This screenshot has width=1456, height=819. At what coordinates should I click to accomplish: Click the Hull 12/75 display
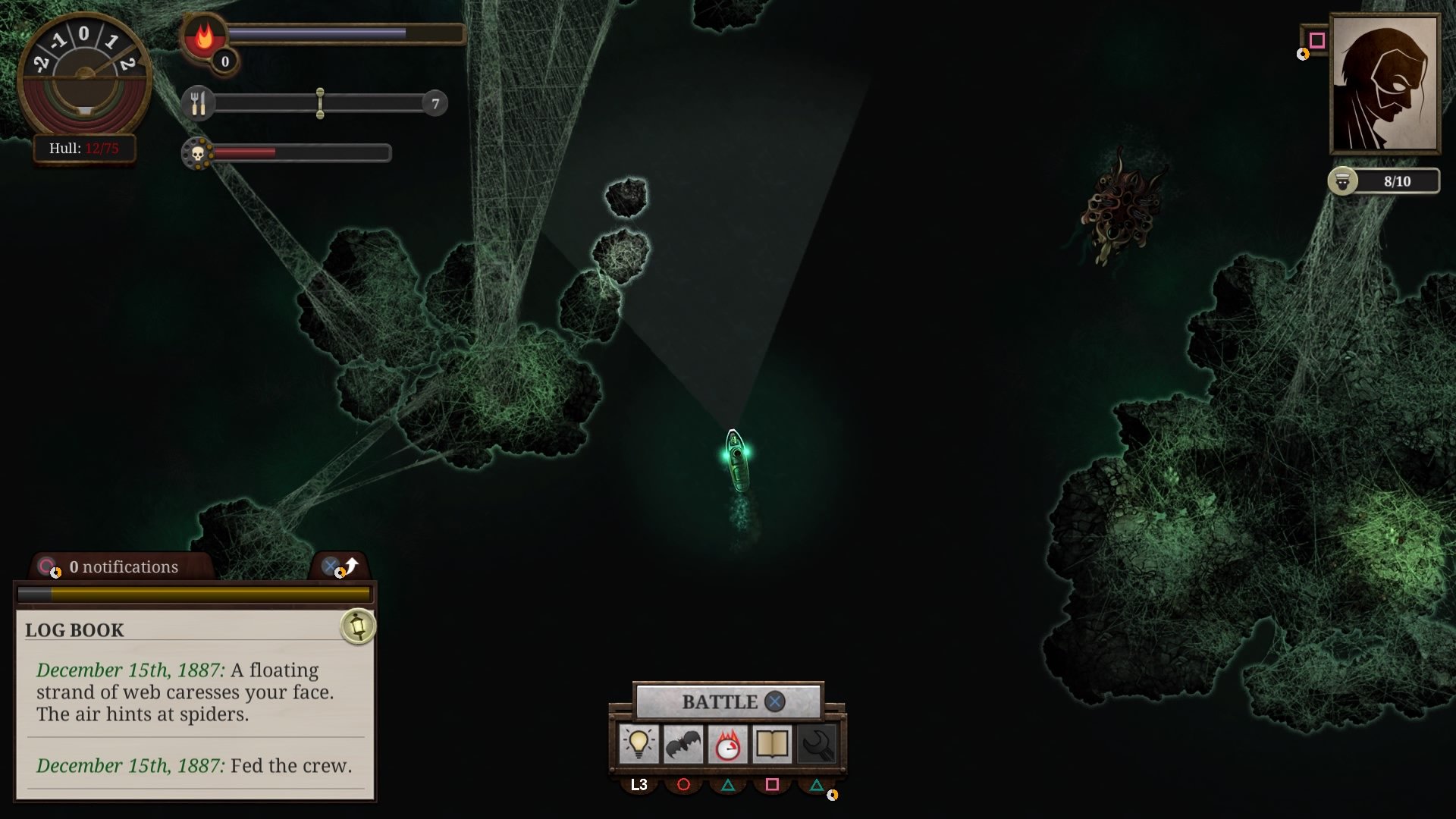[85, 149]
